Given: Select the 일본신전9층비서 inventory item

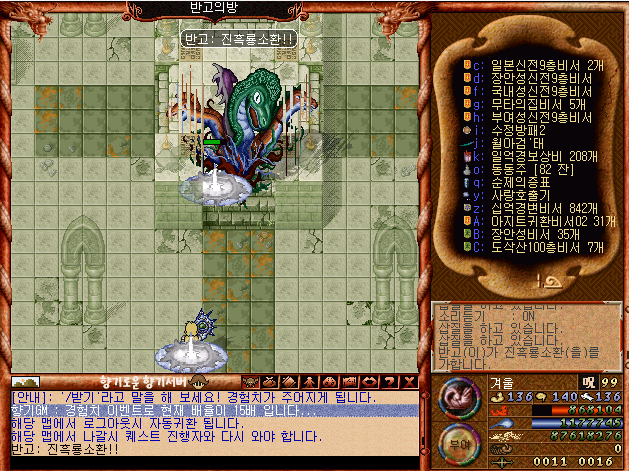Looking at the screenshot, I should pyautogui.click(x=530, y=64).
